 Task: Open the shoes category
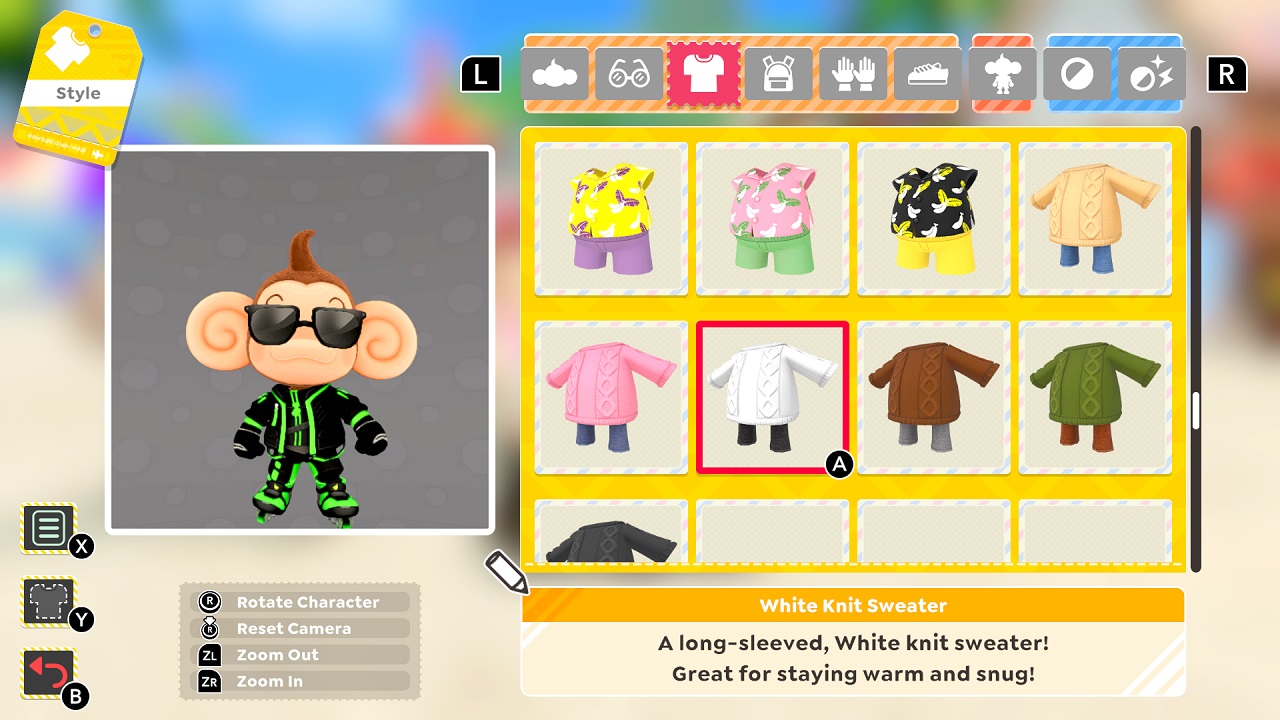coord(927,74)
